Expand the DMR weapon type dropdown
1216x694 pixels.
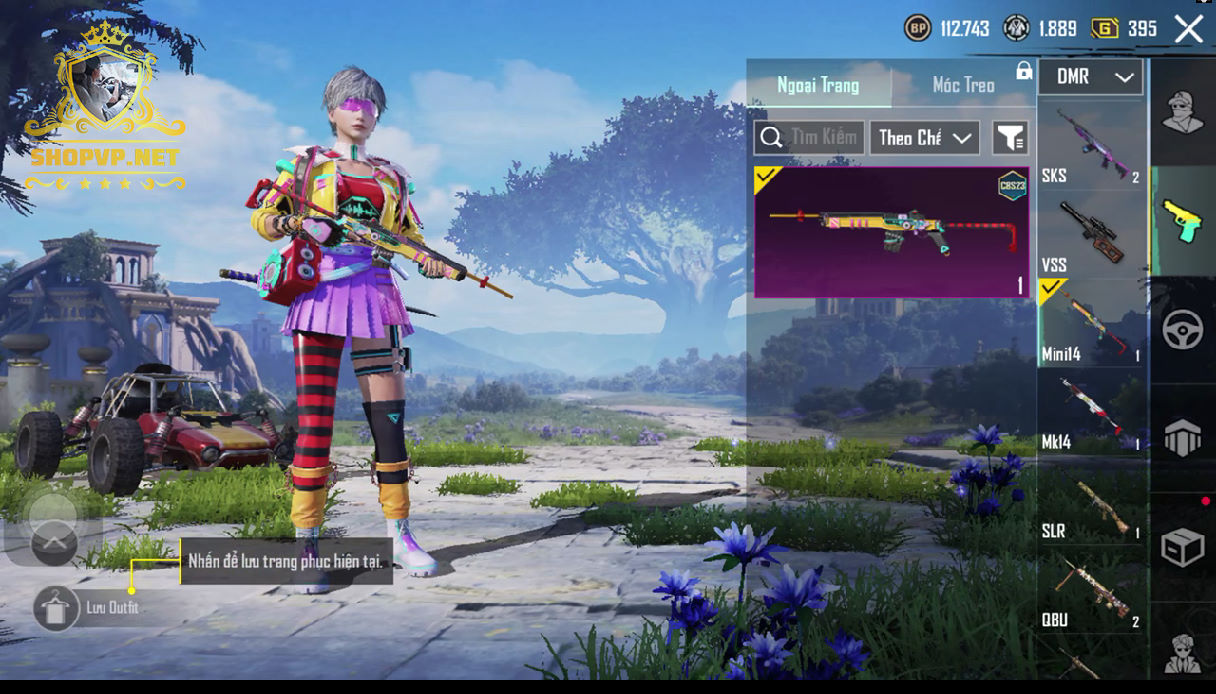tap(1091, 77)
